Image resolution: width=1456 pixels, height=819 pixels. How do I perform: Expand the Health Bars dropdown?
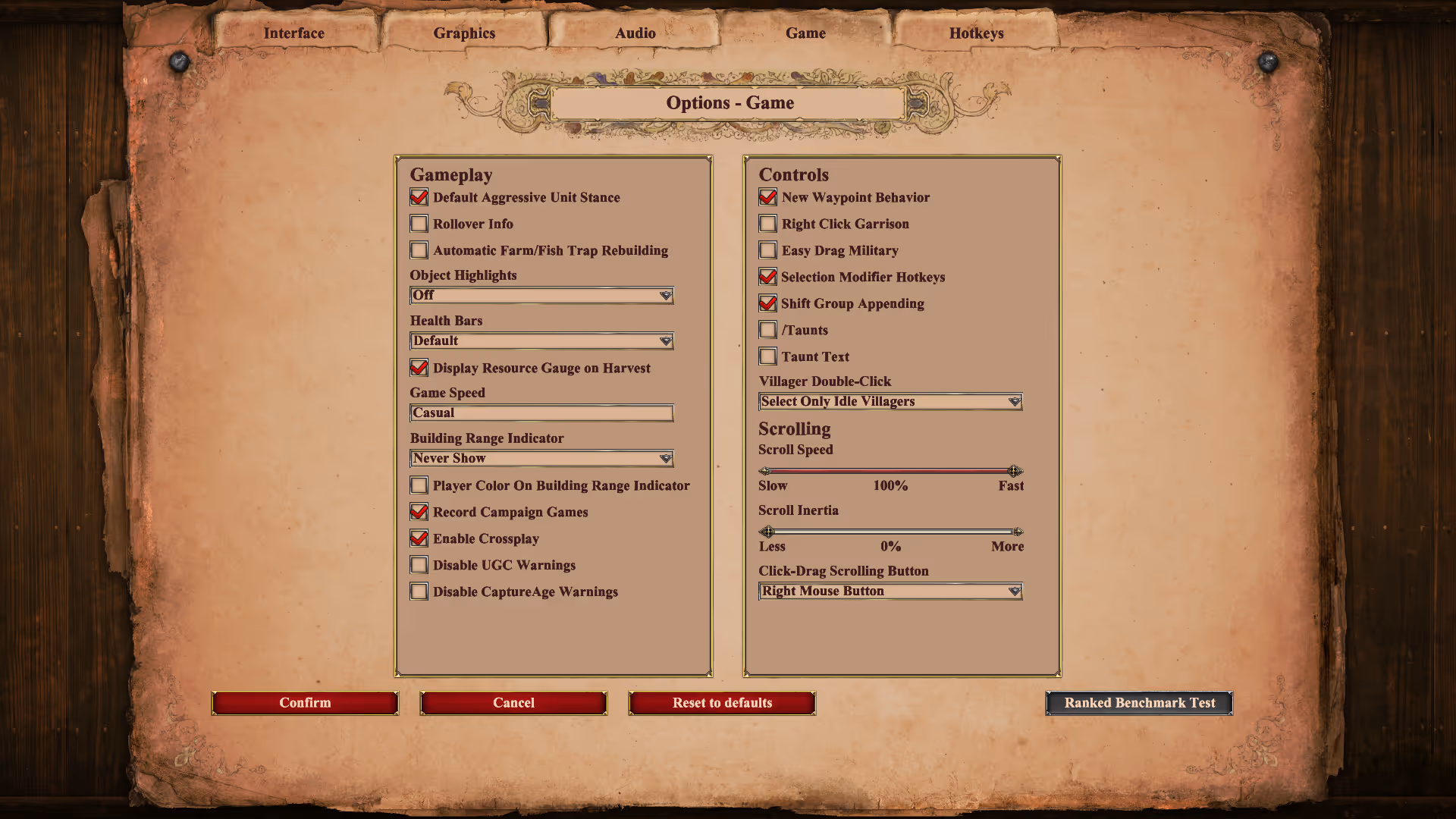pos(541,340)
